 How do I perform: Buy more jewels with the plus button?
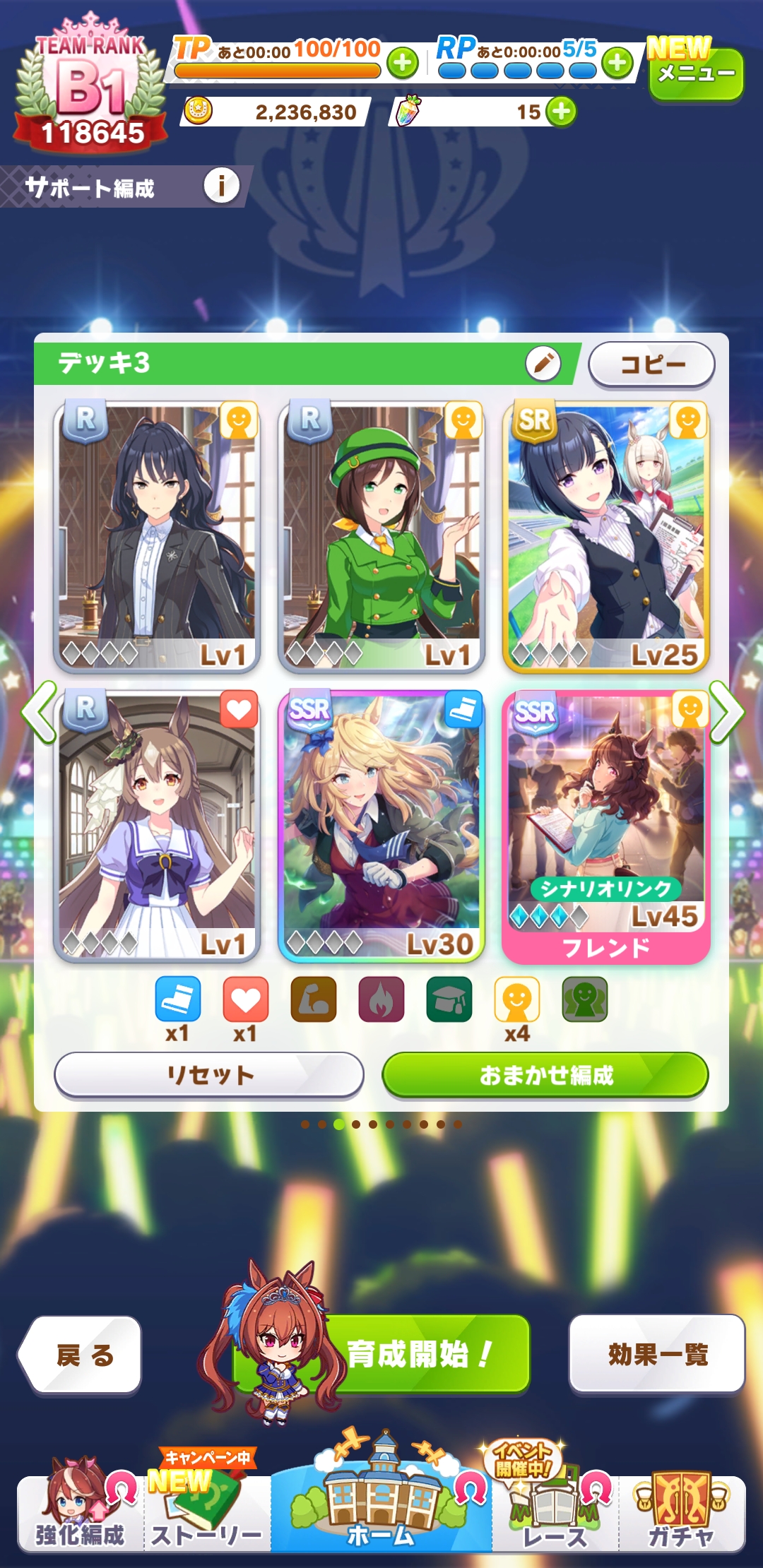click(x=561, y=112)
